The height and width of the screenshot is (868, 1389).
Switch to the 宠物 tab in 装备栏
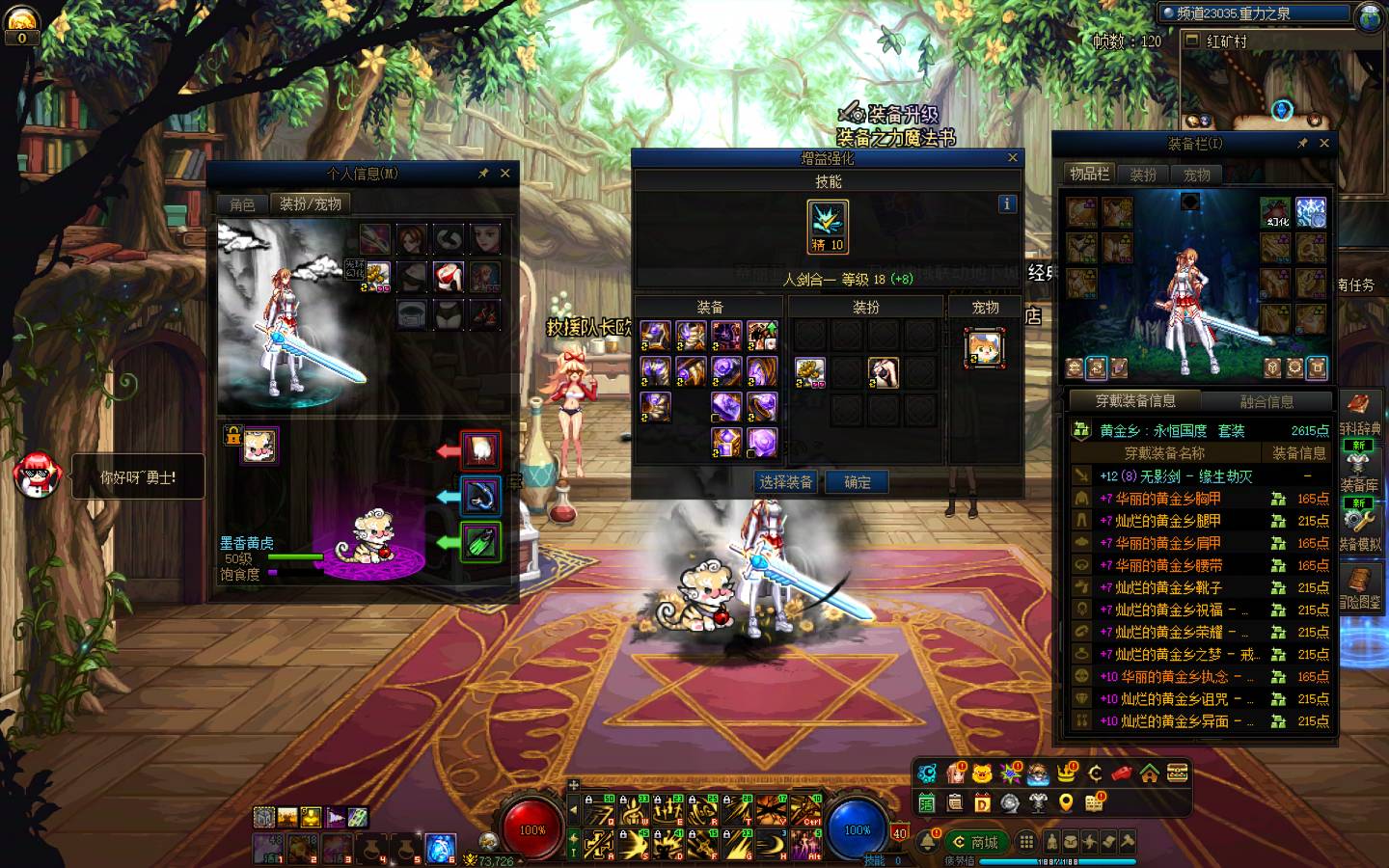click(x=1196, y=175)
